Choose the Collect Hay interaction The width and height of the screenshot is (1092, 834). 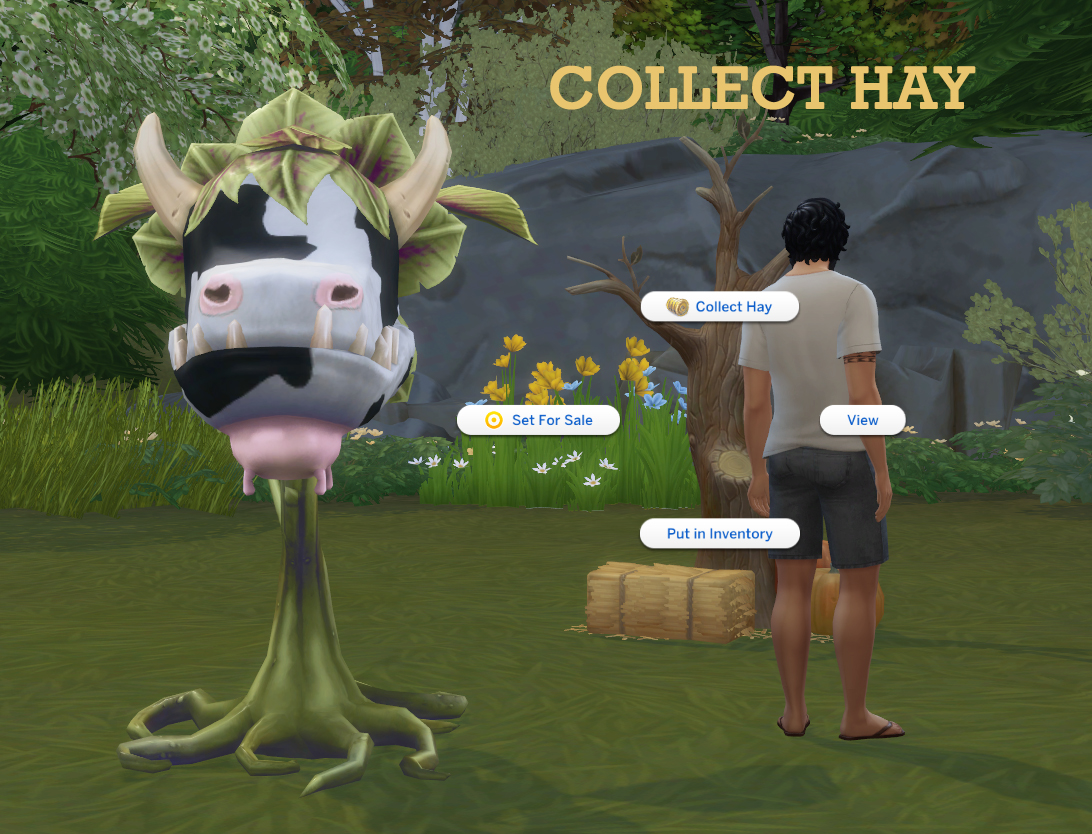720,307
